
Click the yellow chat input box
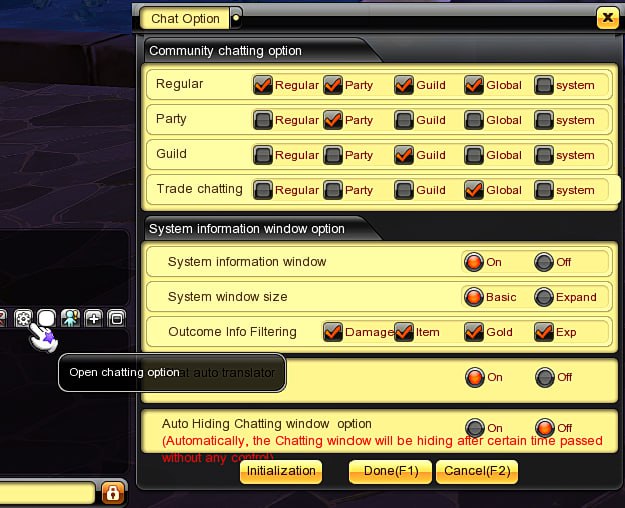coord(47,493)
